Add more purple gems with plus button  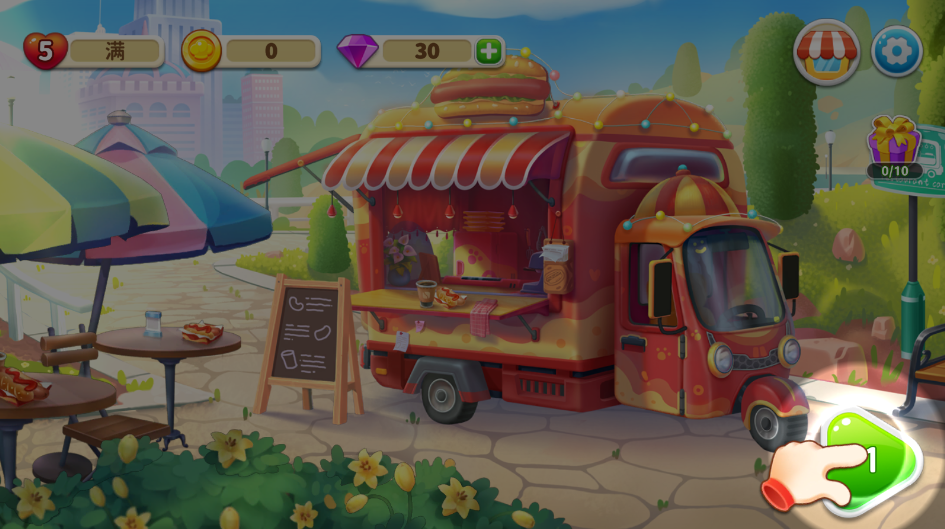point(488,51)
